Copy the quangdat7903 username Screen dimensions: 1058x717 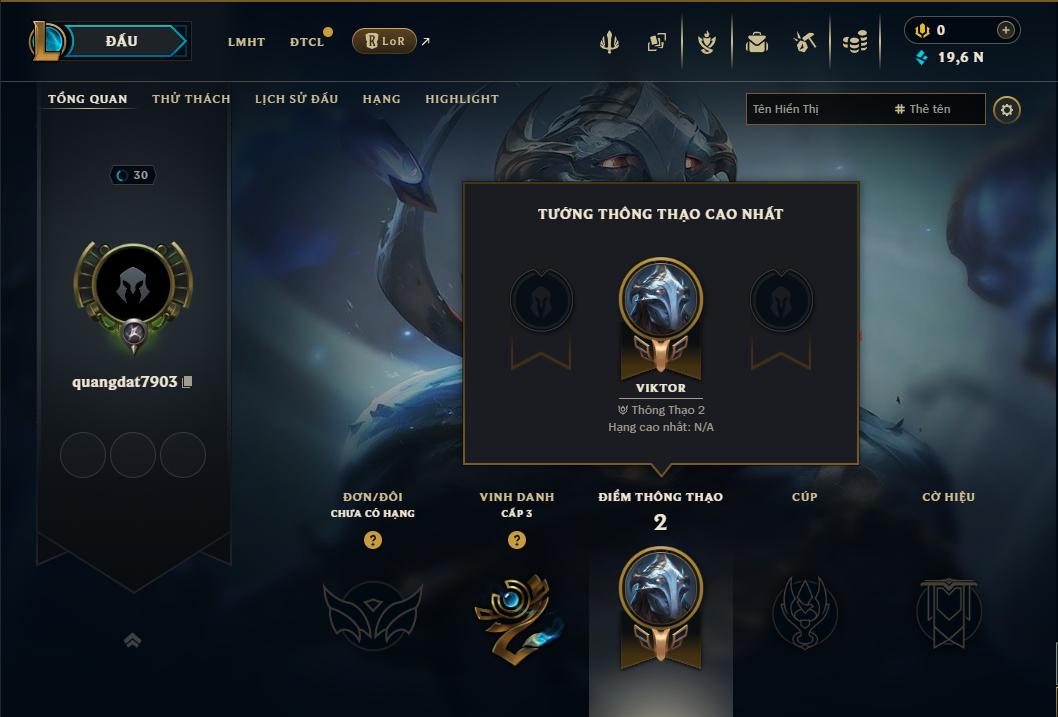[x=187, y=382]
